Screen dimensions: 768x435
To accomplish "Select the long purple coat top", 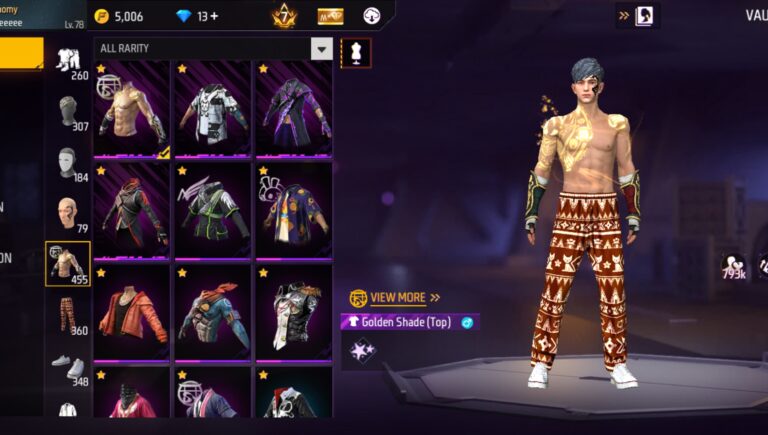I will tap(293, 108).
